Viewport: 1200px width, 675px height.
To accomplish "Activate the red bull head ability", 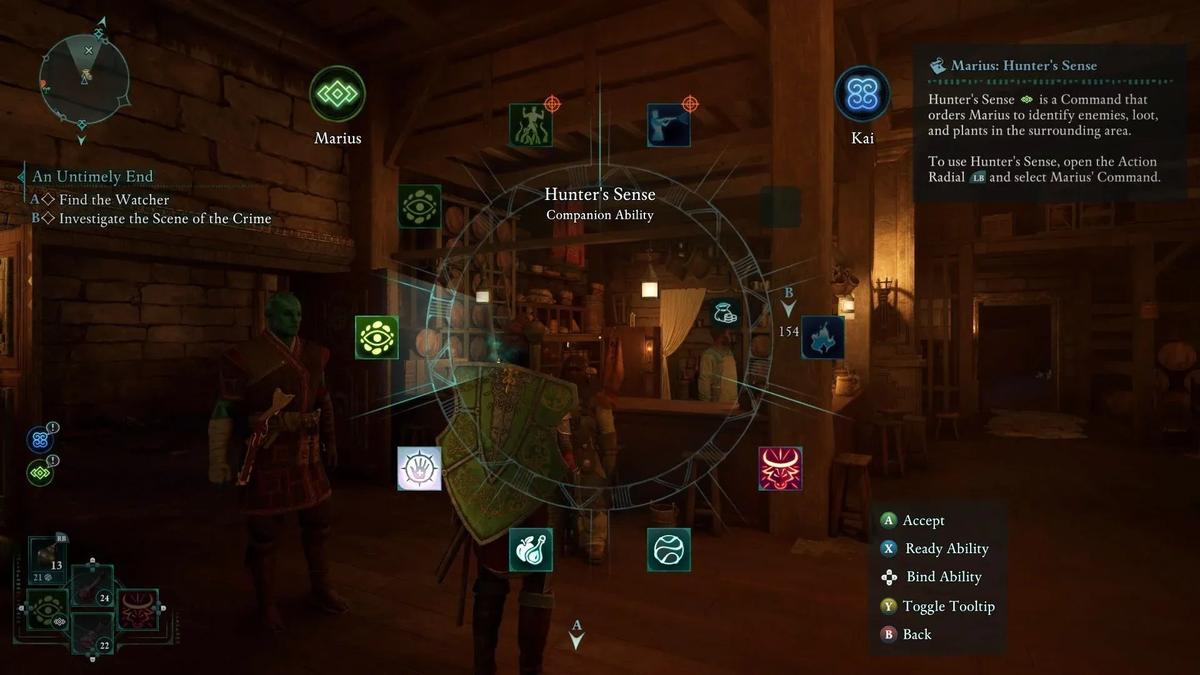I will click(x=780, y=468).
